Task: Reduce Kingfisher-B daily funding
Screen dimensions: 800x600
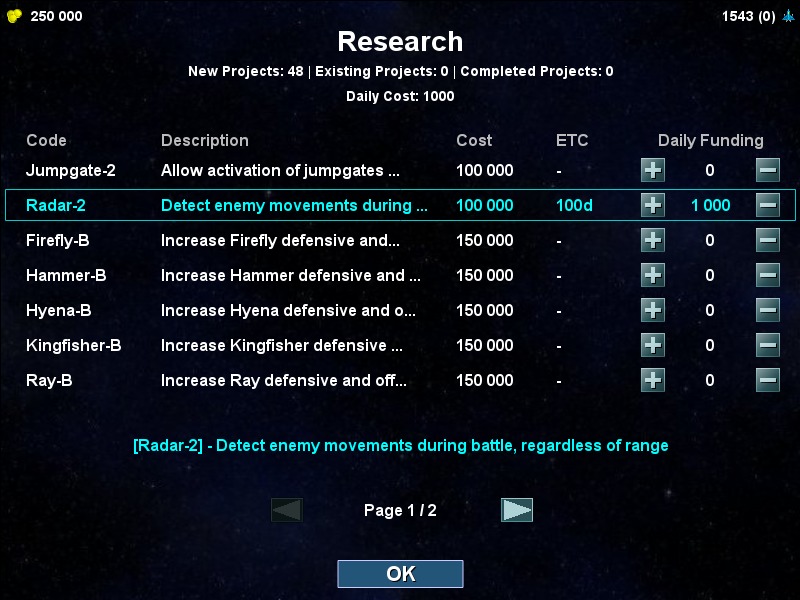Action: 768,345
